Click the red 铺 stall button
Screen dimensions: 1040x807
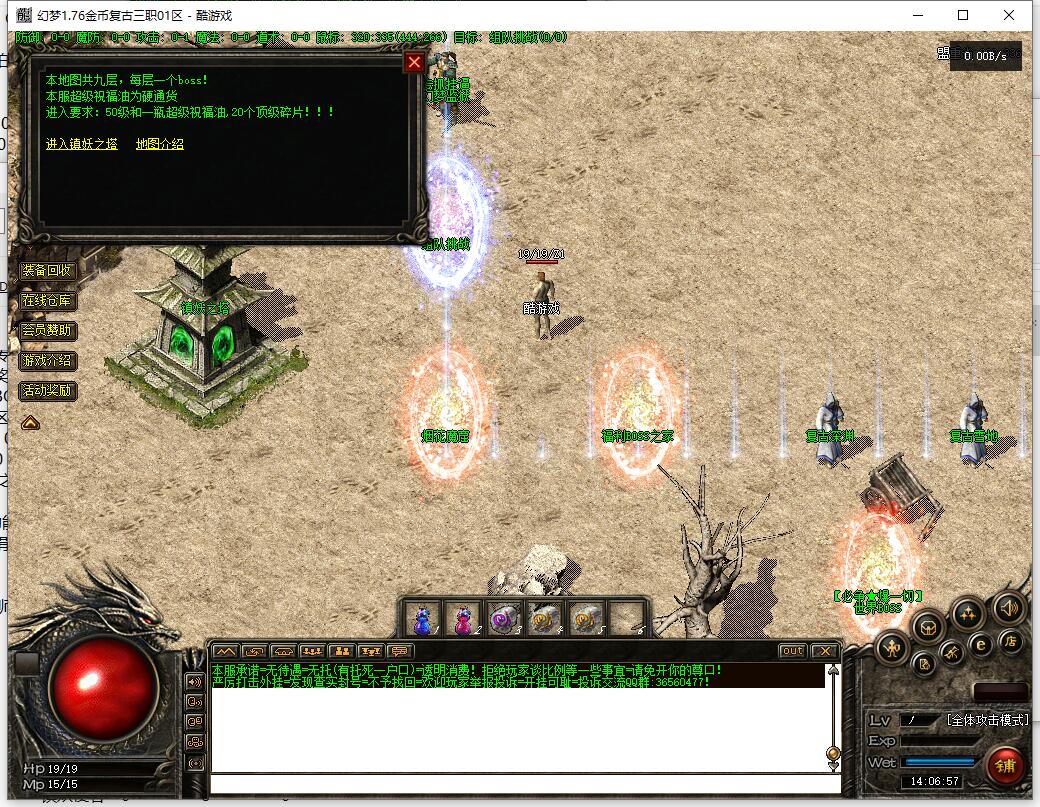(1005, 766)
